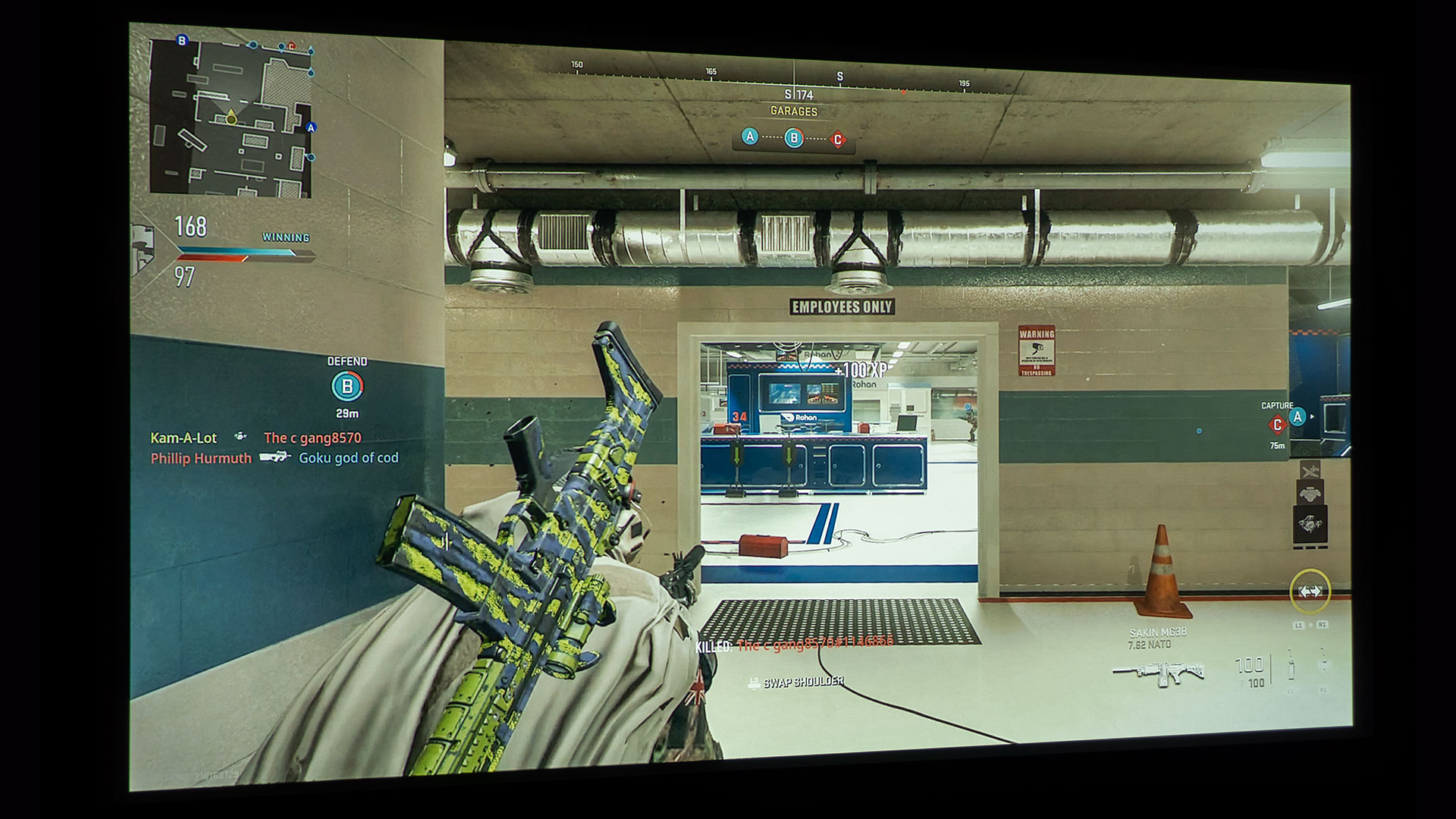Click the Kam-A-Lot kill feed entry
Image resolution: width=1456 pixels, height=819 pixels.
tap(184, 438)
